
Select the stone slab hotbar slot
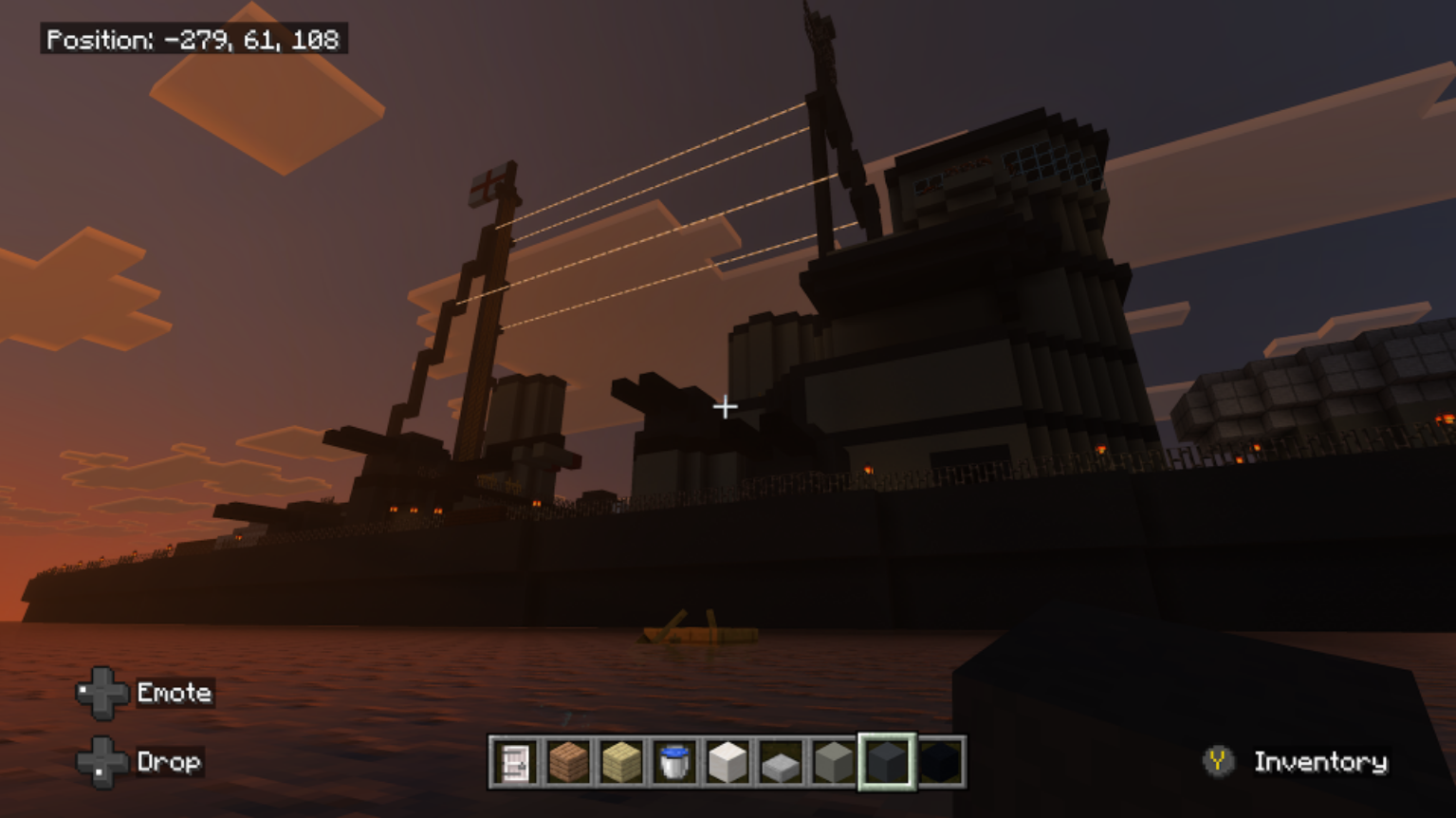(x=781, y=762)
